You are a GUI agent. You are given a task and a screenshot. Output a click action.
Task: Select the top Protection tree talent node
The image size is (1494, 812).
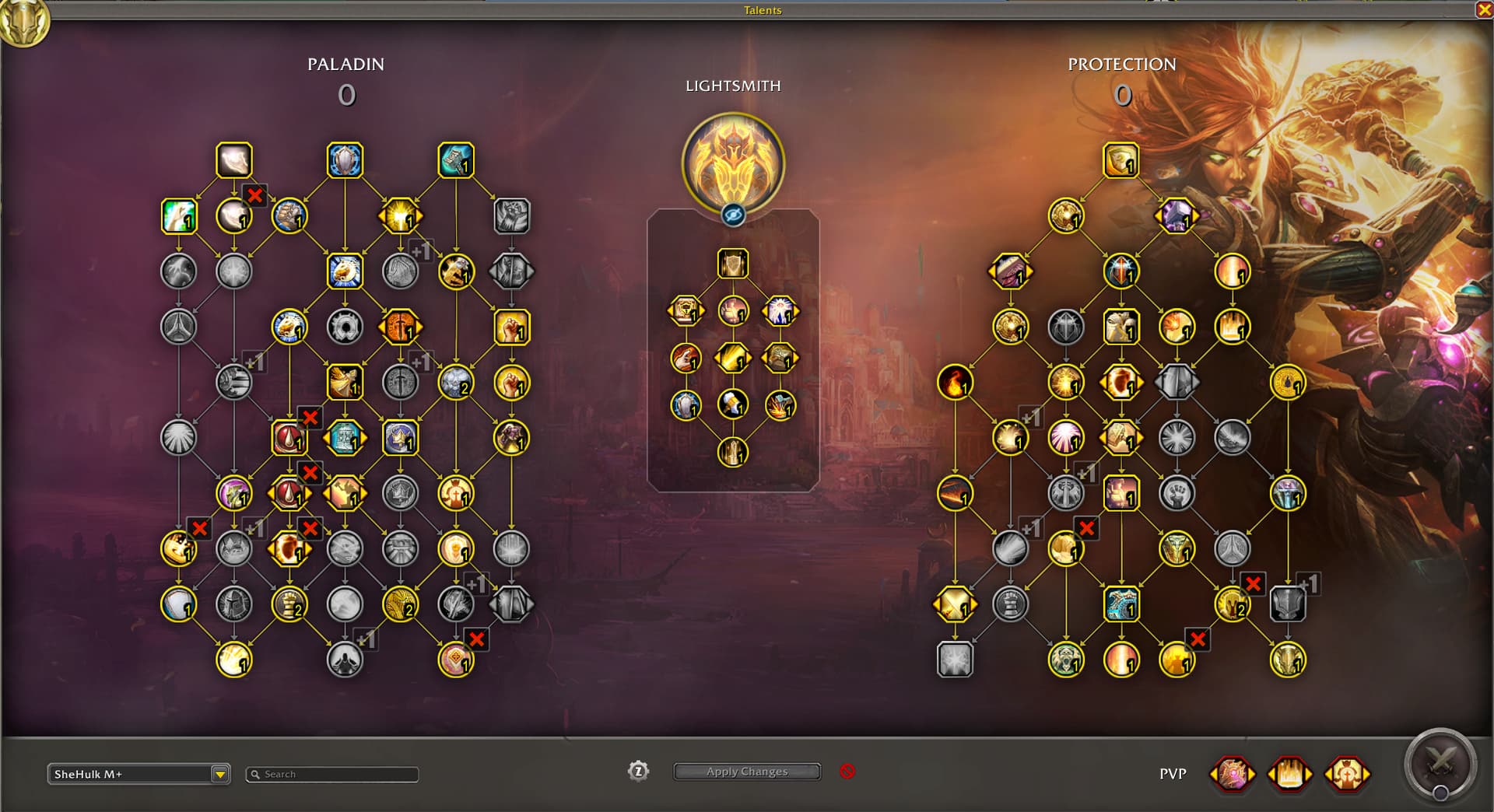click(1120, 160)
